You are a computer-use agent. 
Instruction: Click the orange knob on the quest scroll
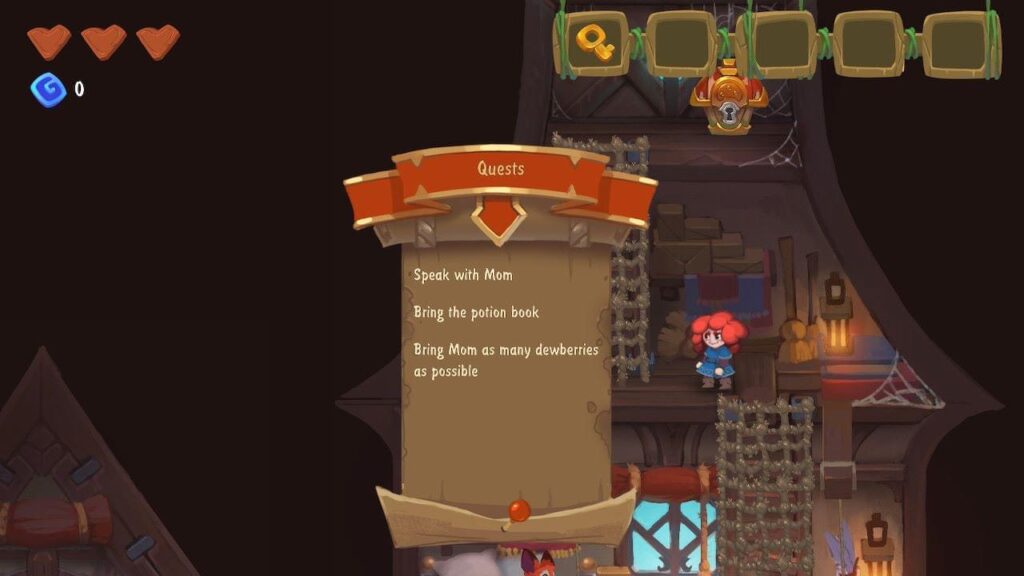(x=518, y=510)
